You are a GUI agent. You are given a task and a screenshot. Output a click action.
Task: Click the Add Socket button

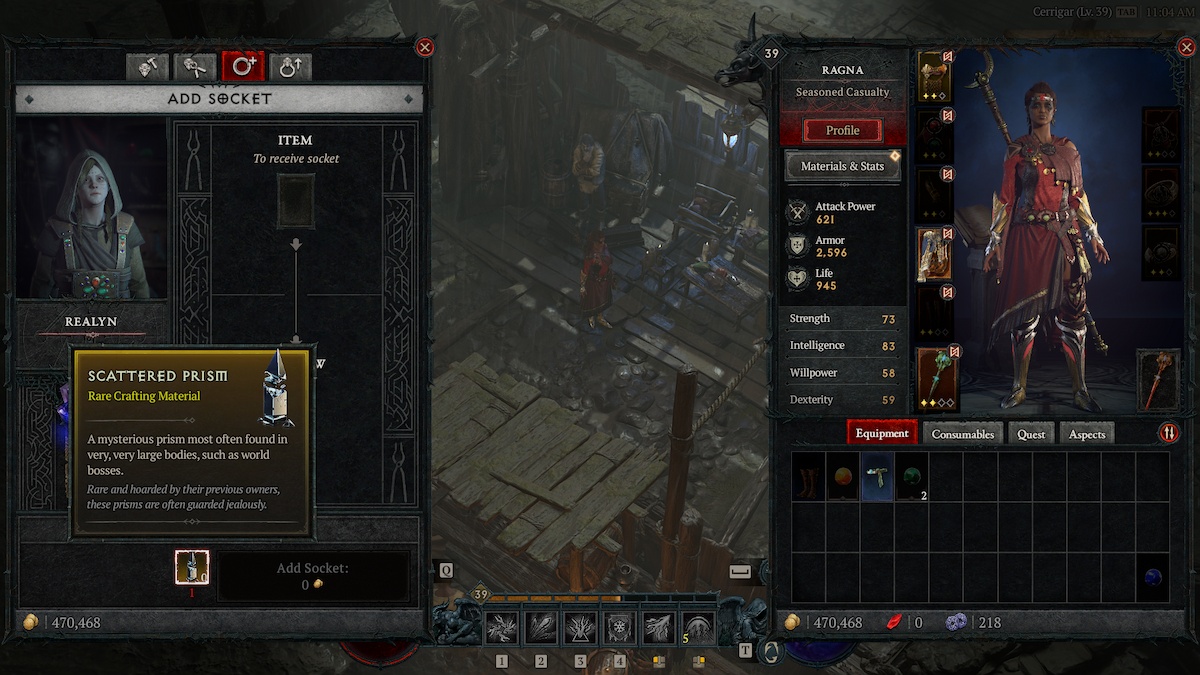click(313, 576)
